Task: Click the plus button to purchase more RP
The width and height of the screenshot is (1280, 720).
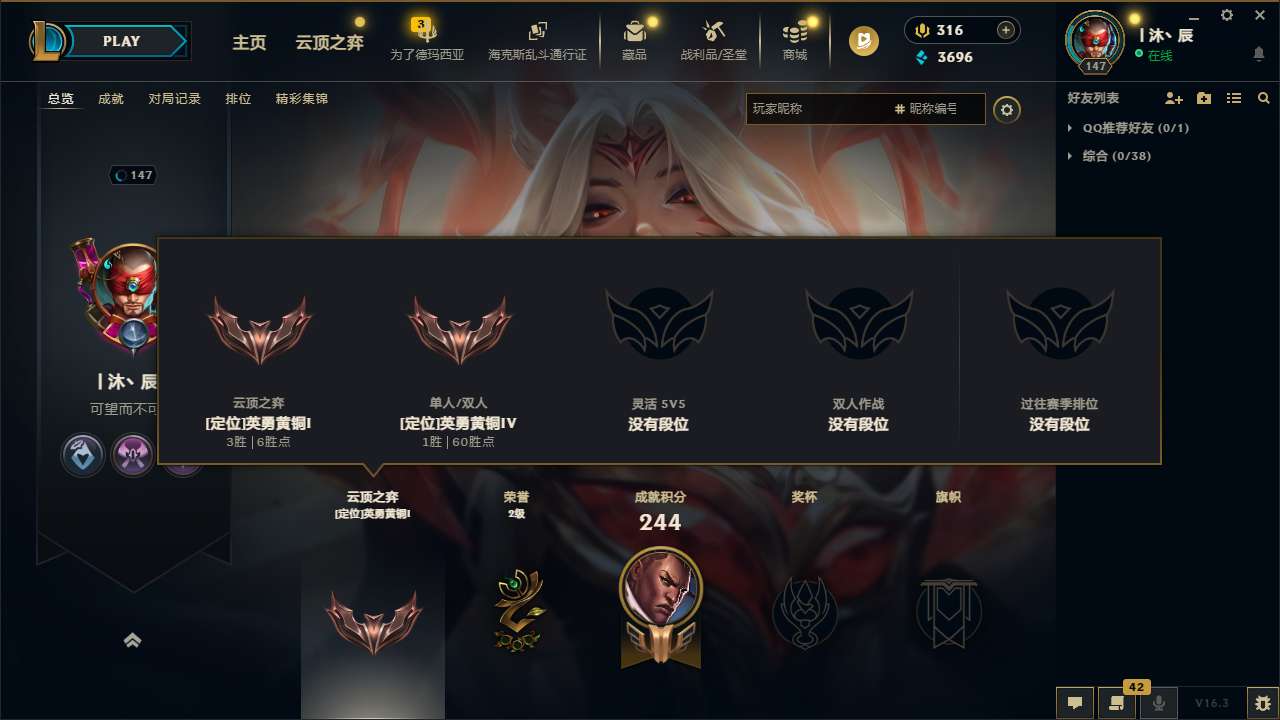Action: [x=1005, y=29]
